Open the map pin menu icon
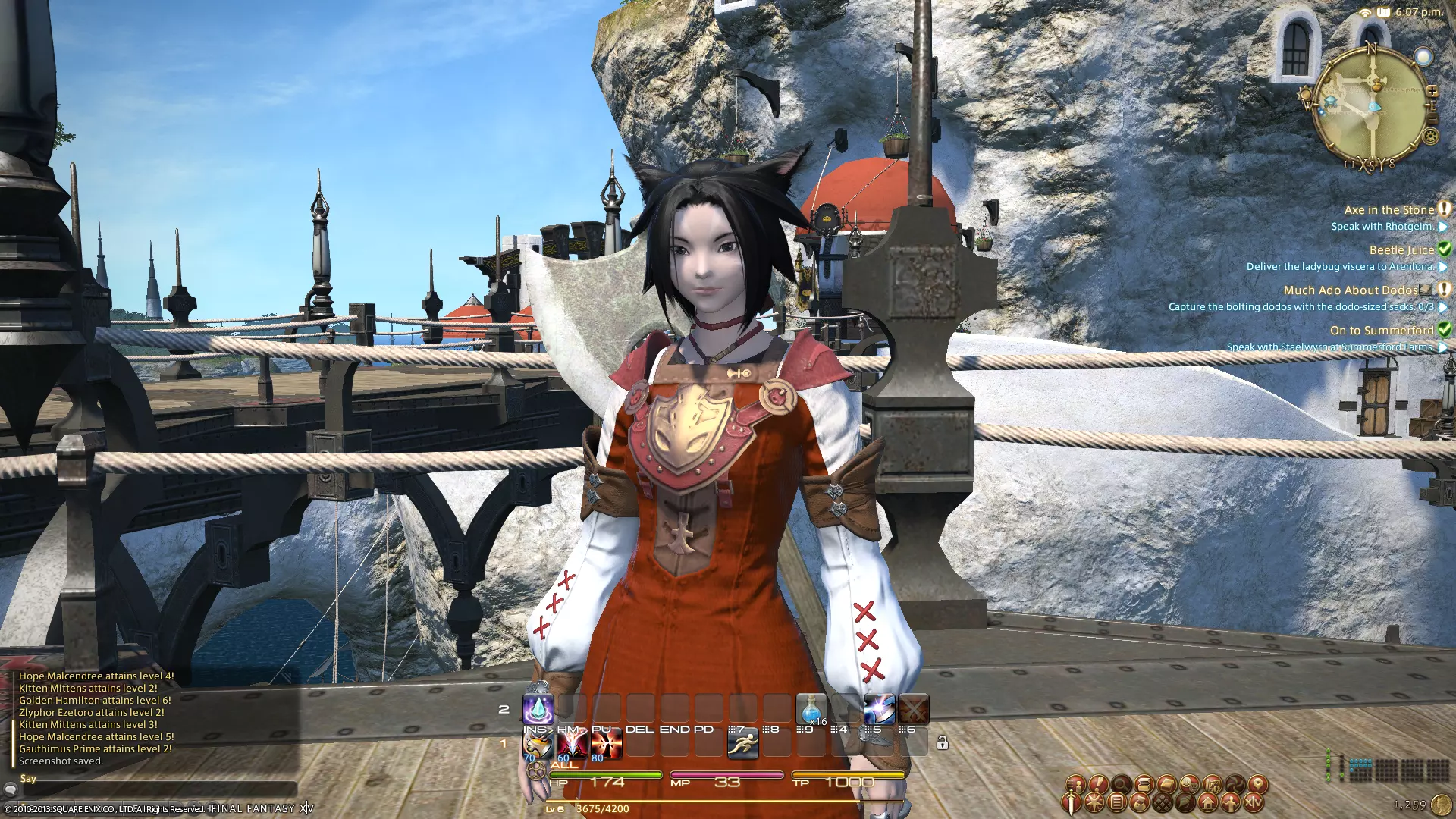This screenshot has height=819, width=1456. [1257, 784]
